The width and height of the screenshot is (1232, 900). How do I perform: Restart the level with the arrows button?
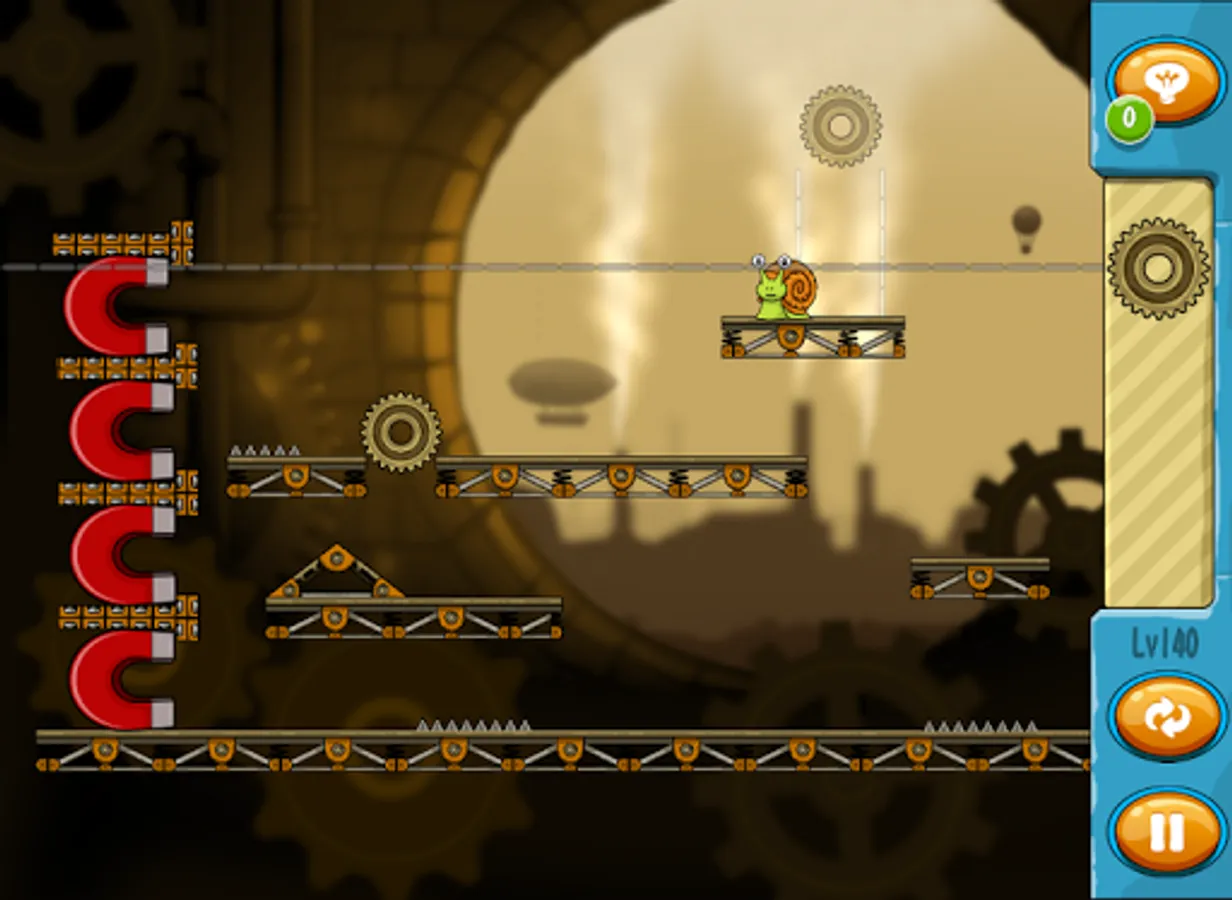click(x=1166, y=717)
